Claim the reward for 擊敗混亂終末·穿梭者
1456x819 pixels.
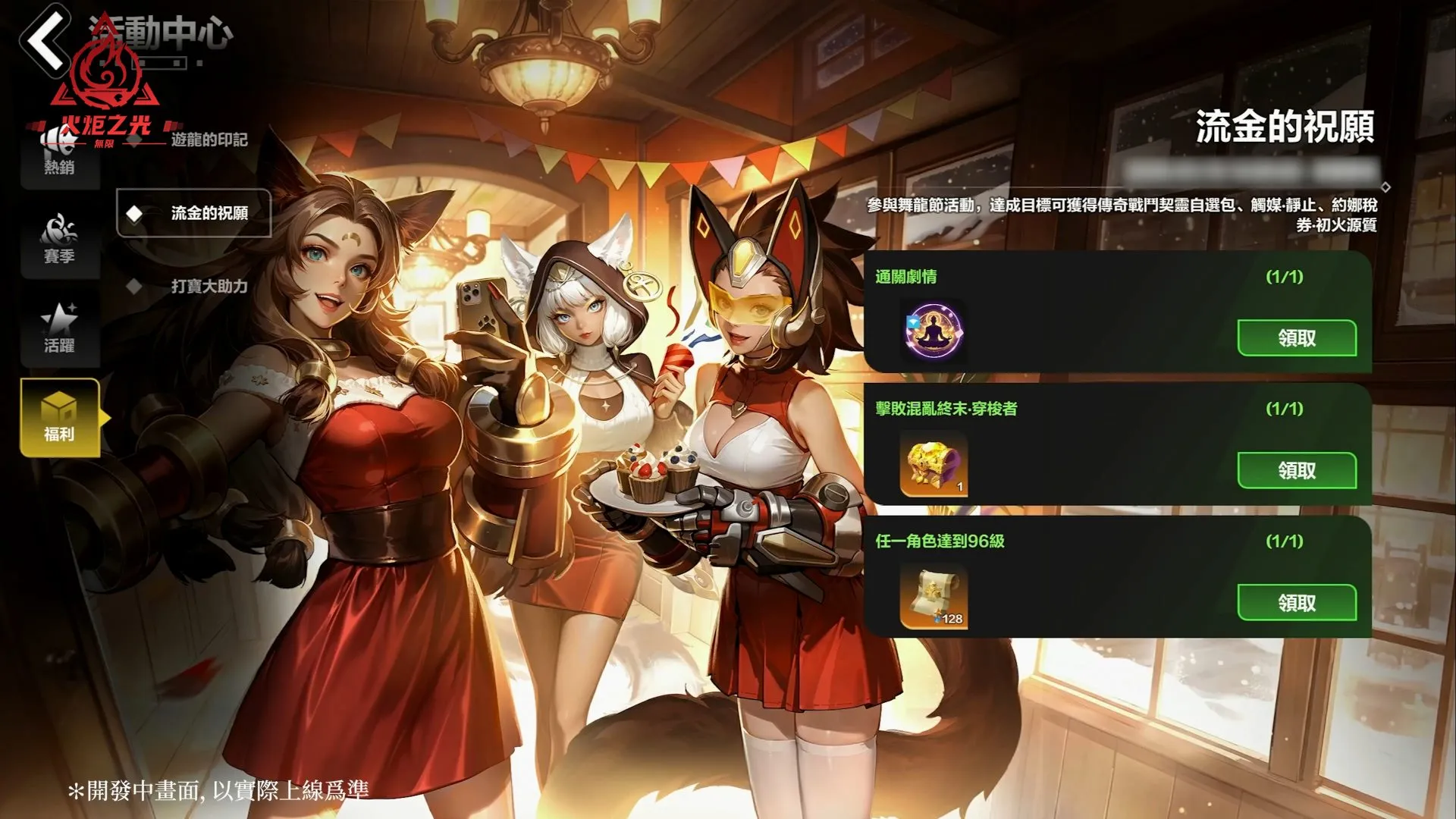pyautogui.click(x=1297, y=469)
